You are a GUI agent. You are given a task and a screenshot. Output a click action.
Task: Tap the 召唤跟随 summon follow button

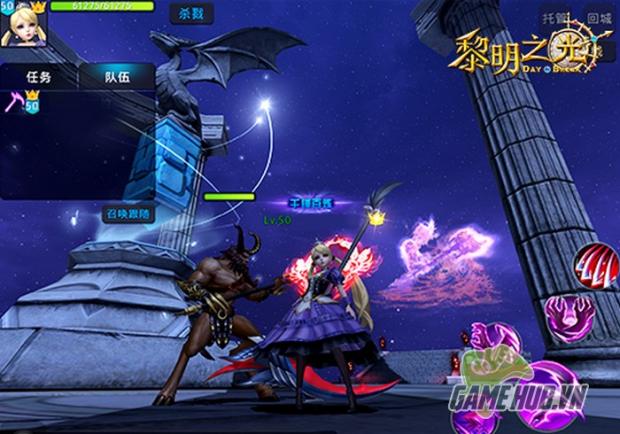(x=128, y=213)
